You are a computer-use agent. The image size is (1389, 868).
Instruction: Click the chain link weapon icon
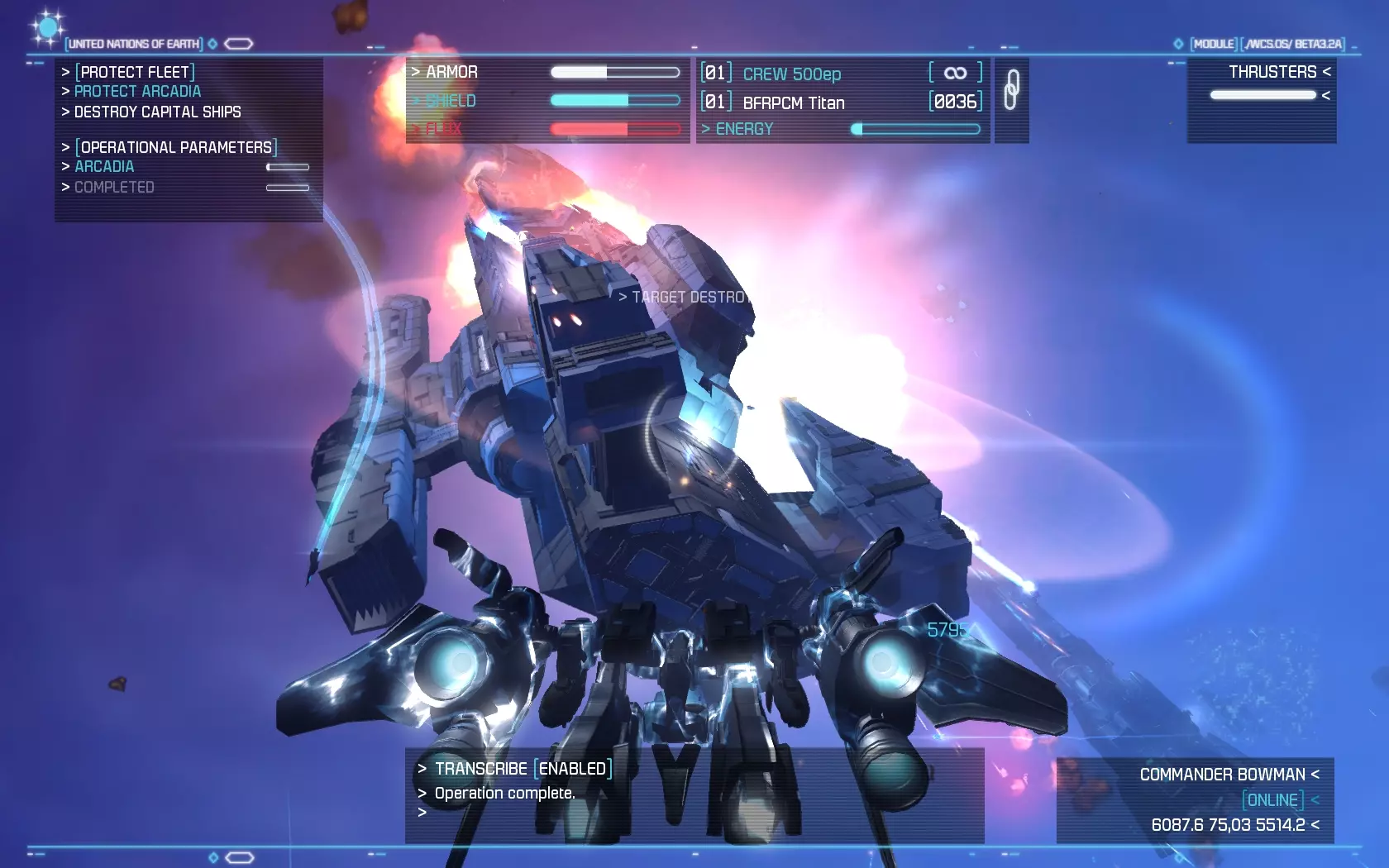[x=1011, y=89]
